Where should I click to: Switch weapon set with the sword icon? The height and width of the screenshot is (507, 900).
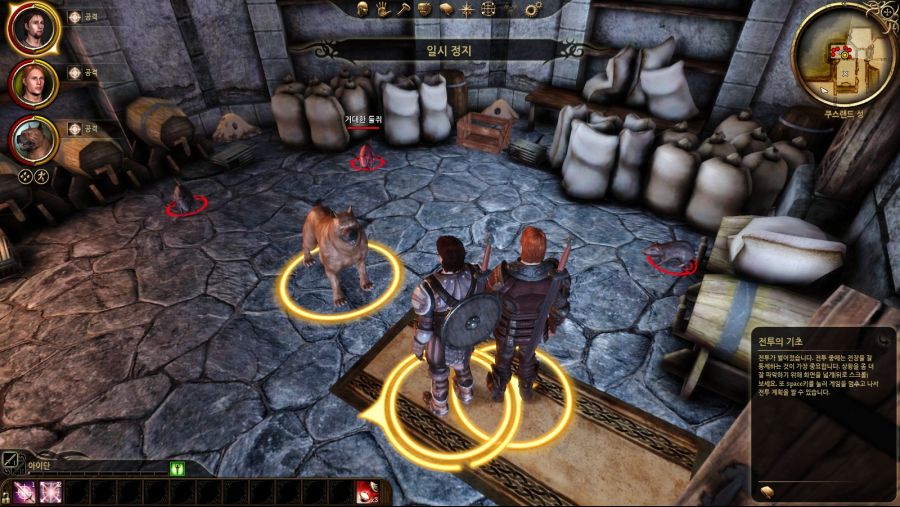10,462
